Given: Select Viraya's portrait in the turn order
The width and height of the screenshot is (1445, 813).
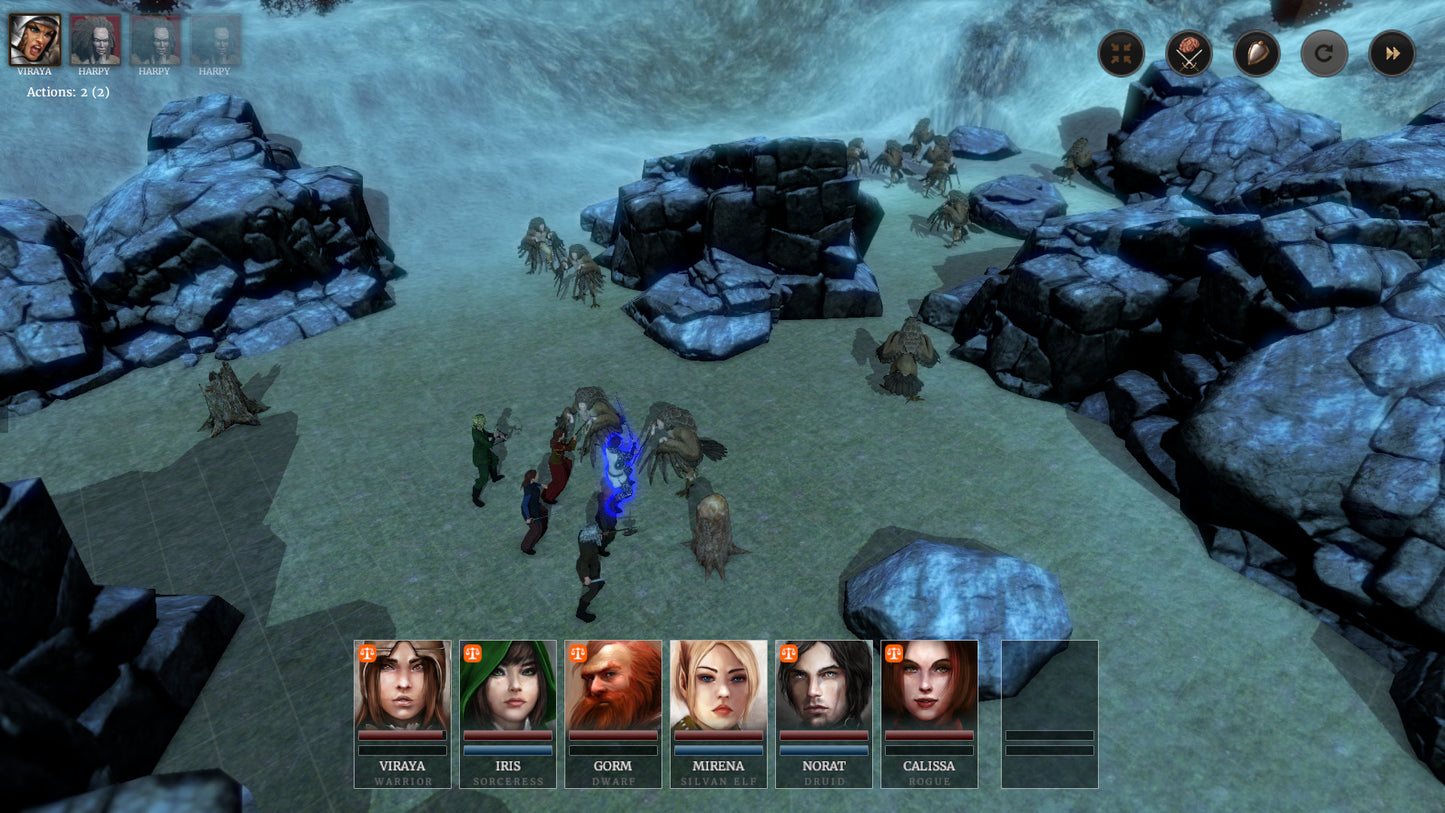Looking at the screenshot, I should coord(35,40).
